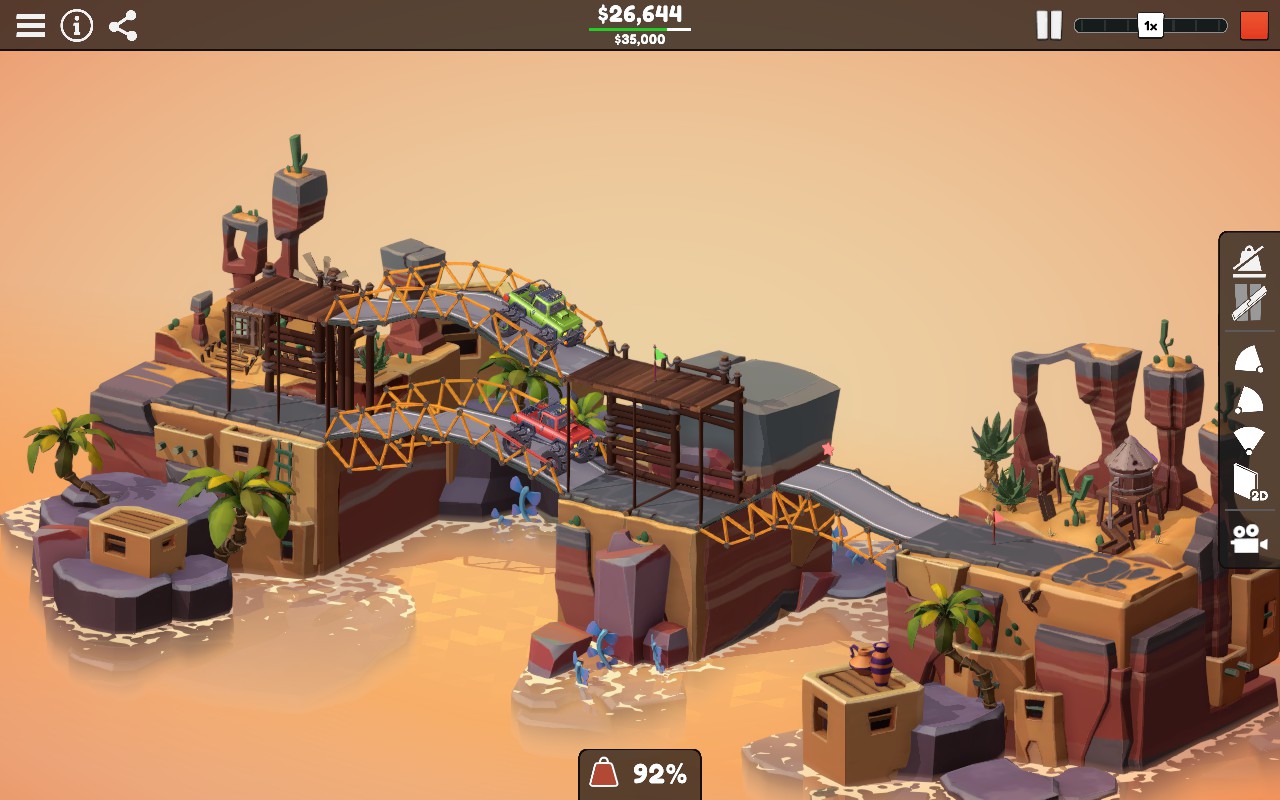Toggle the slow motion option
The height and width of the screenshot is (800, 1280).
[1247, 260]
